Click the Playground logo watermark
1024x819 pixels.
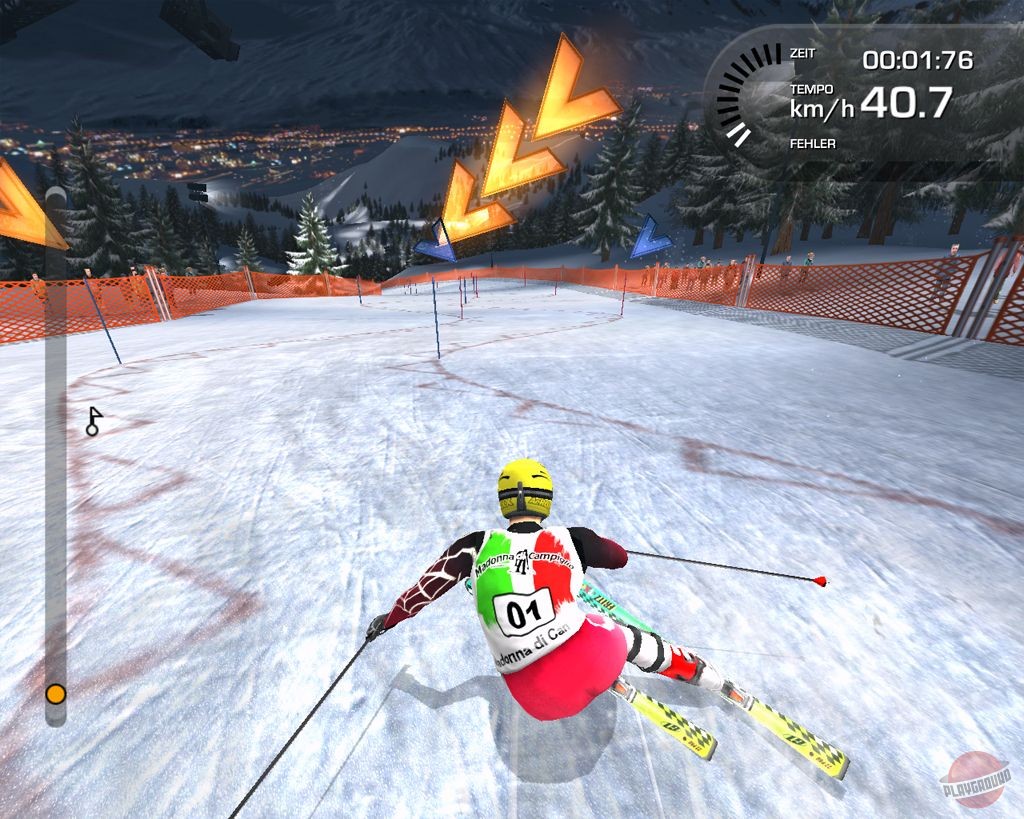(x=975, y=777)
